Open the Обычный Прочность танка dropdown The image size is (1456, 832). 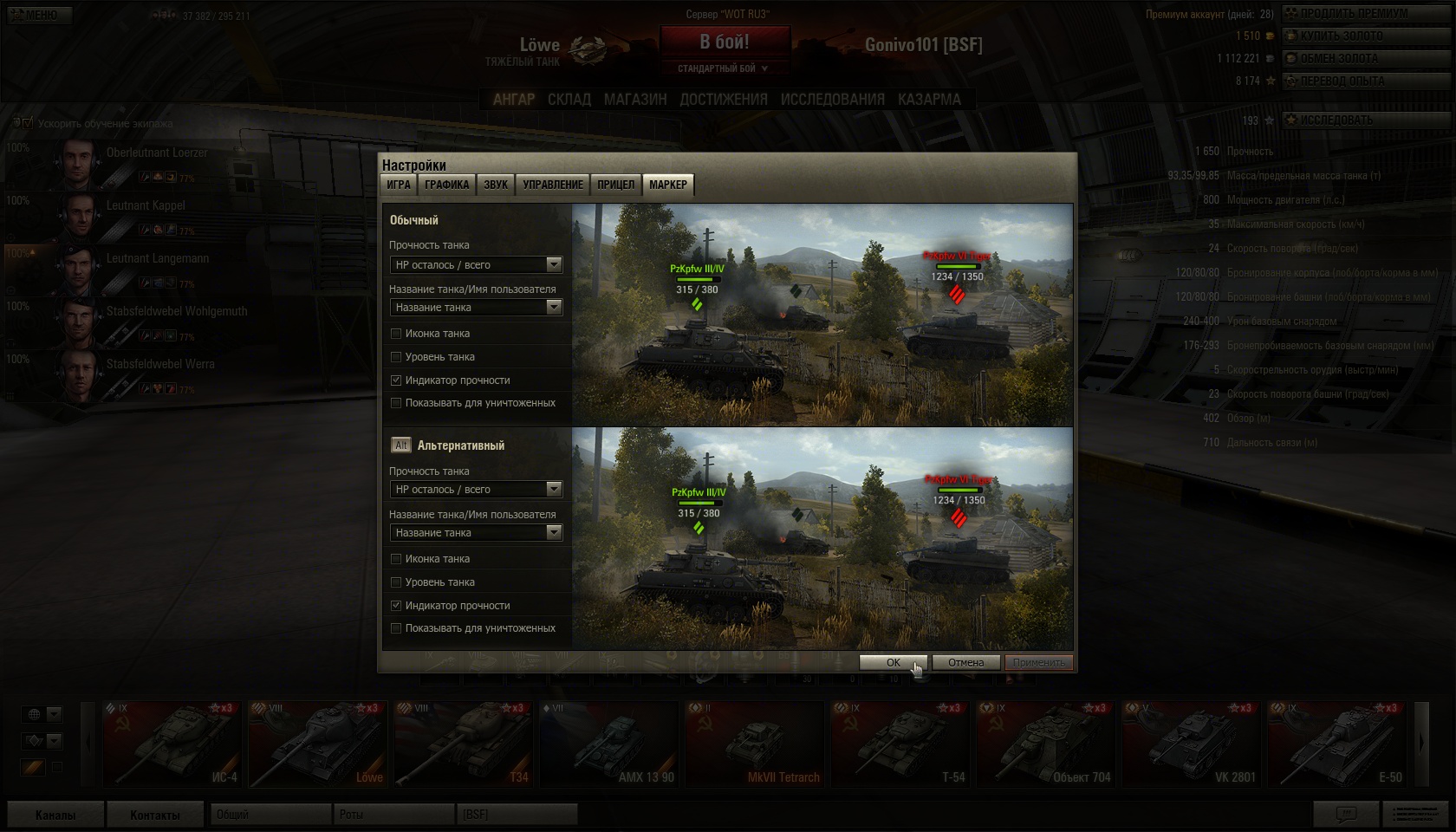pyautogui.click(x=476, y=264)
